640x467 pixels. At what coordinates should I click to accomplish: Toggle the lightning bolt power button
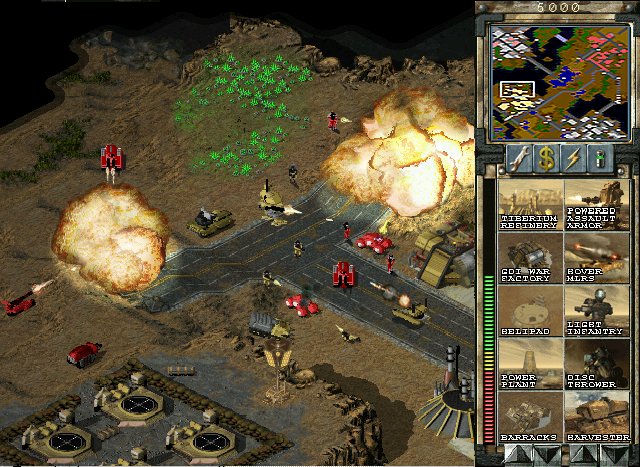[575, 157]
